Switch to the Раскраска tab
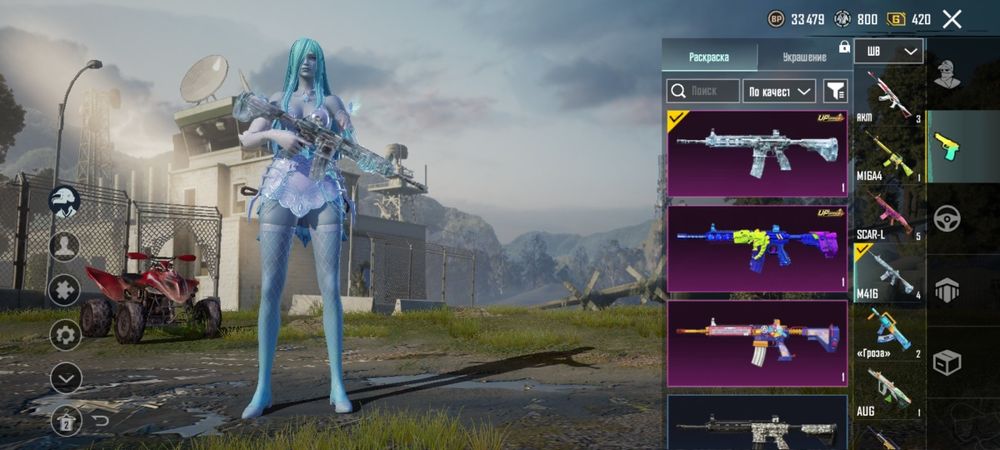Image resolution: width=1000 pixels, height=450 pixels. coord(709,57)
